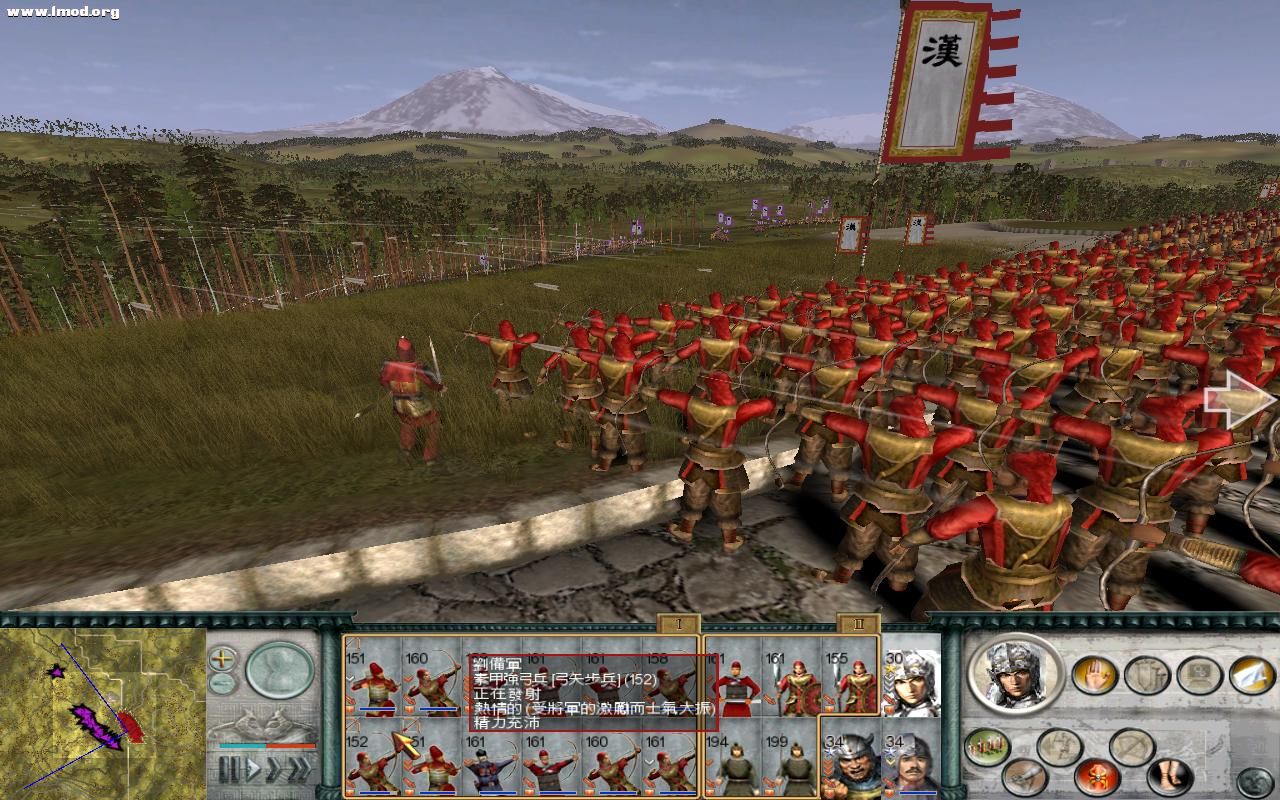Screen dimensions: 1280x800
Task: Activate the halt (raised hand) command
Action: 1094,675
